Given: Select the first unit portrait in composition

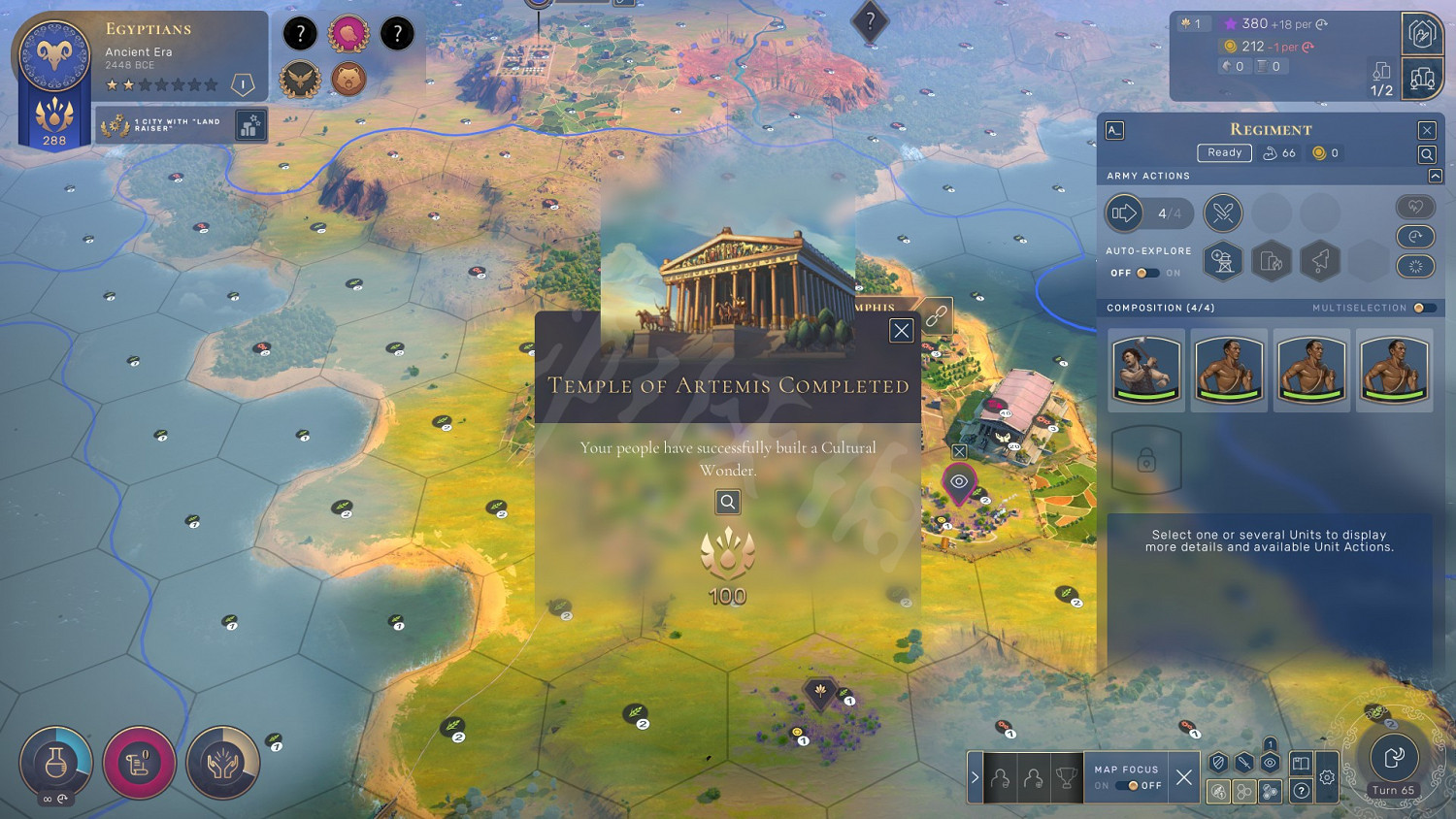Looking at the screenshot, I should 1146,369.
